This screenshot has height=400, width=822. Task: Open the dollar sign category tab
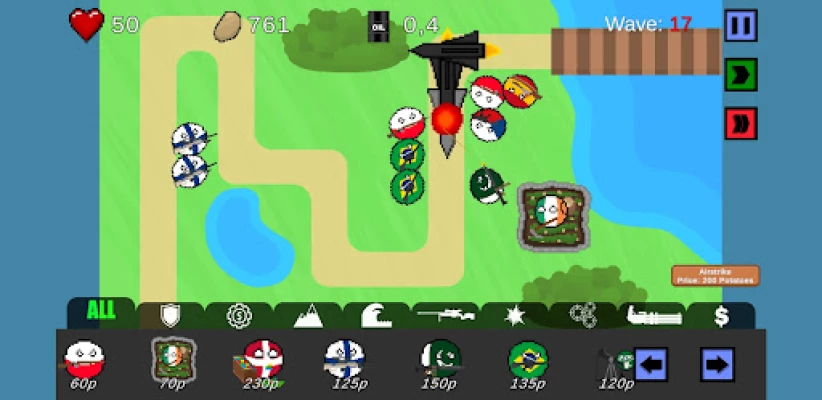(720, 316)
